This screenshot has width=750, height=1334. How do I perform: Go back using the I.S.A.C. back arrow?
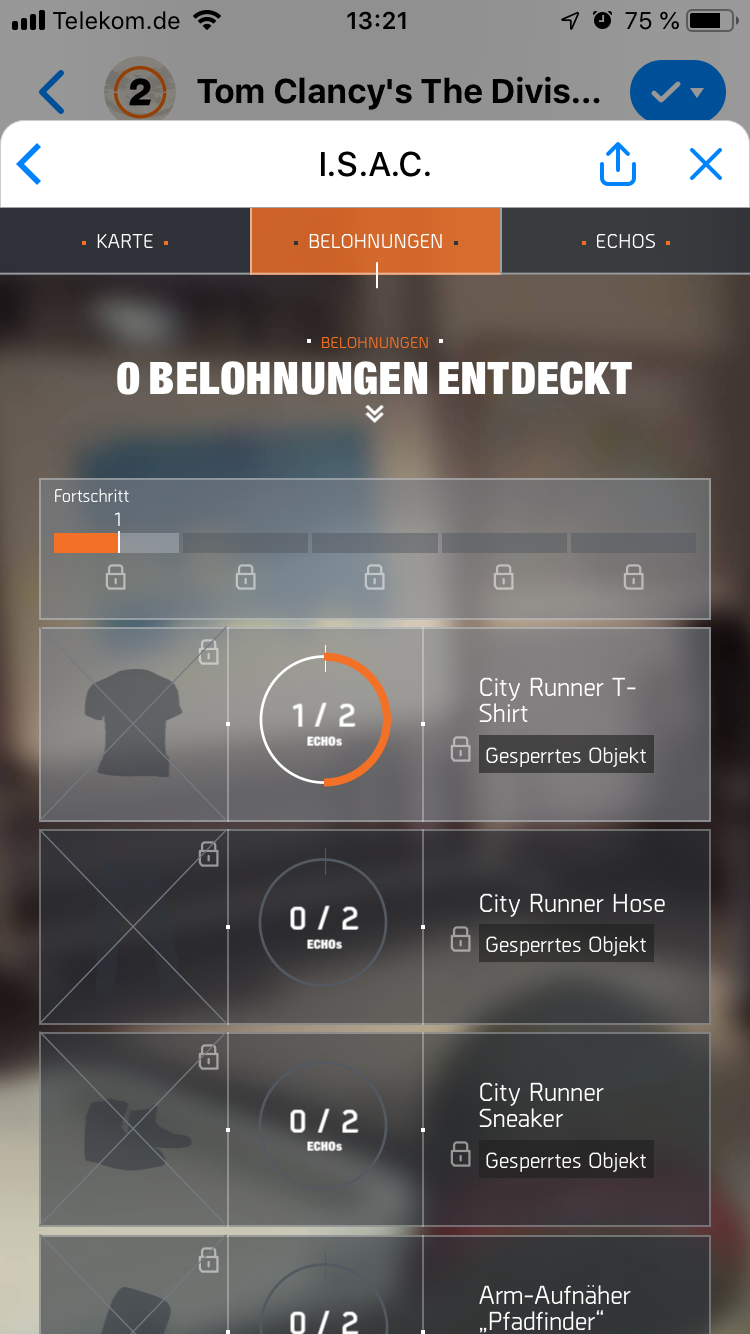tap(30, 164)
